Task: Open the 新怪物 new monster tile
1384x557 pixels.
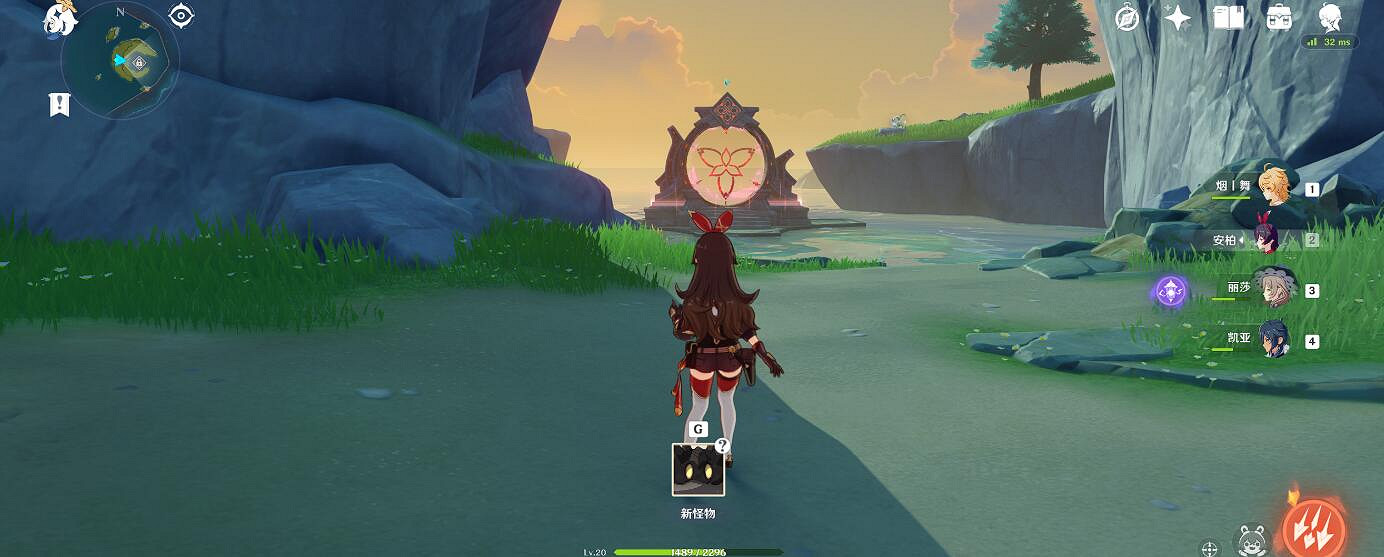Action: [x=698, y=469]
